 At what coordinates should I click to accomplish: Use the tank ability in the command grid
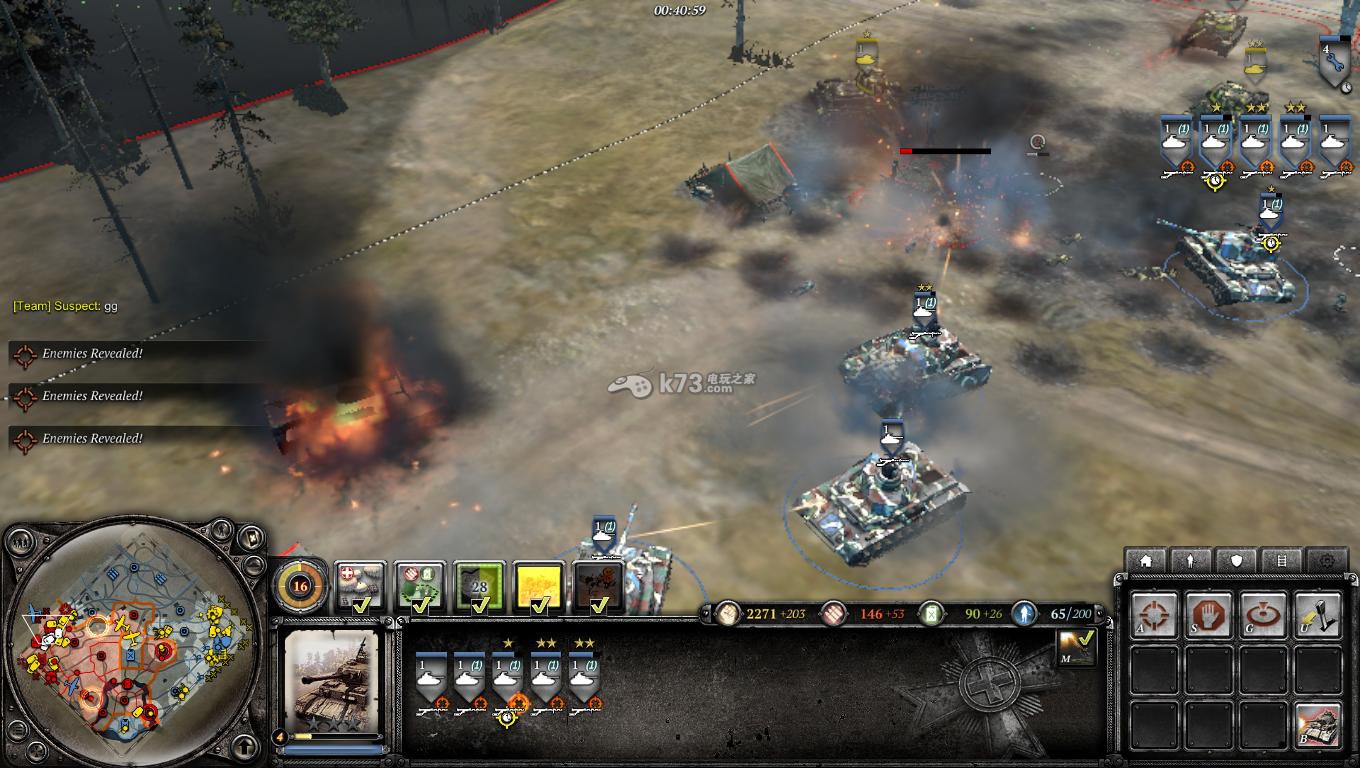point(1317,725)
